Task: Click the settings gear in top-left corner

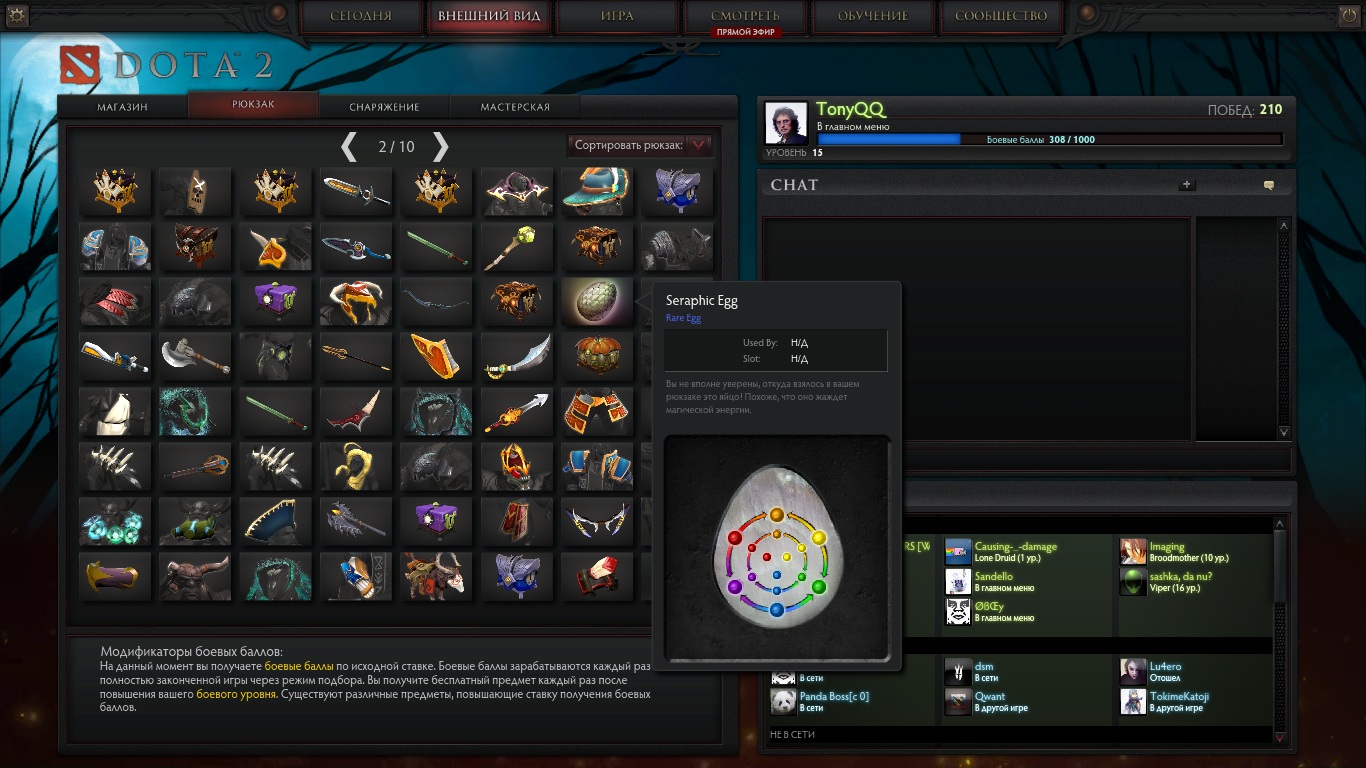Action: pos(17,15)
